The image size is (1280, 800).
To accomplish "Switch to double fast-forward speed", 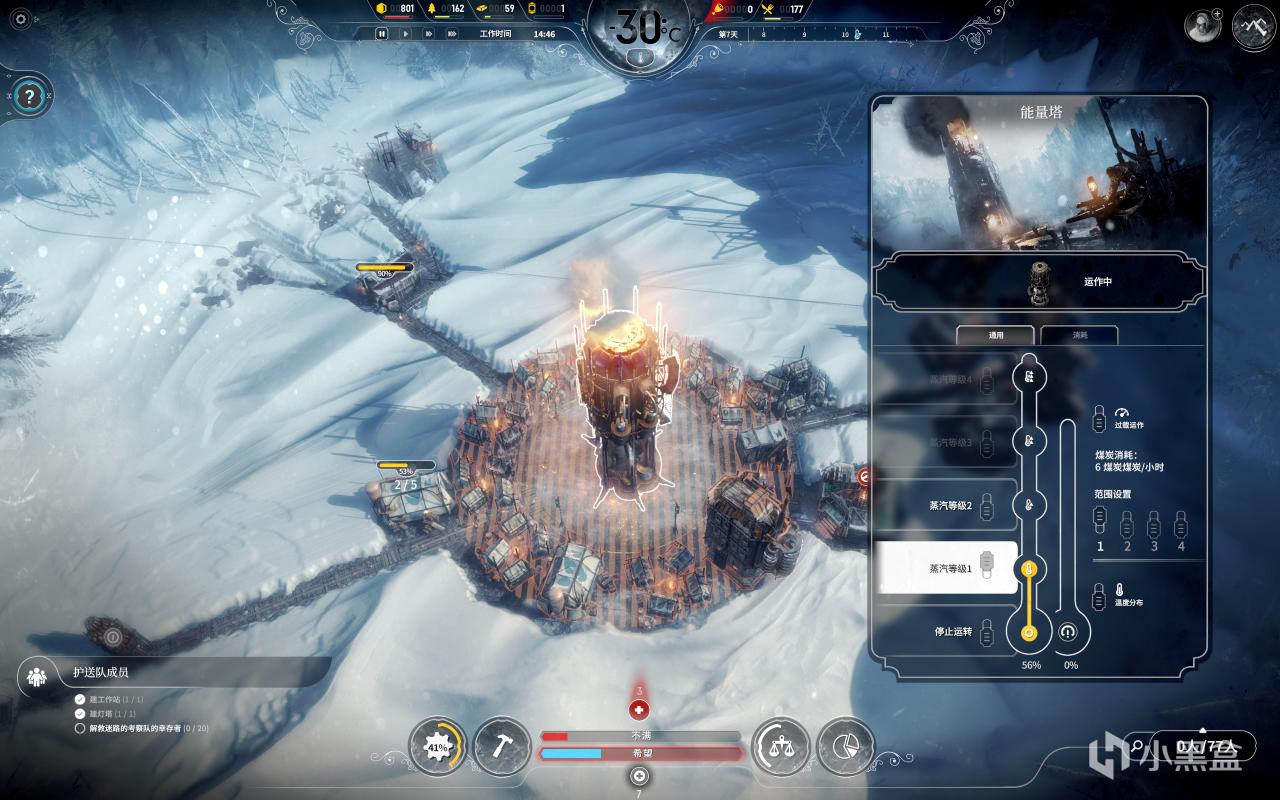I will 428,34.
